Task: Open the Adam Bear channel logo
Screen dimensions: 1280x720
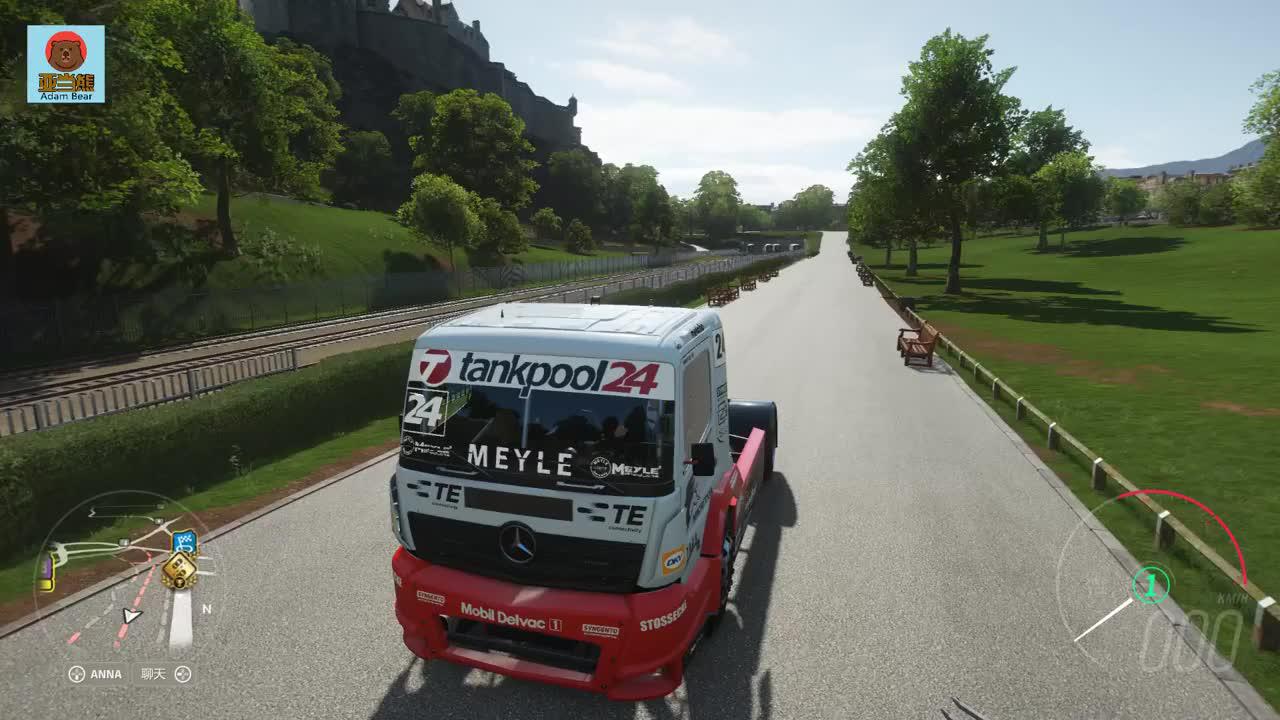Action: (x=66, y=64)
